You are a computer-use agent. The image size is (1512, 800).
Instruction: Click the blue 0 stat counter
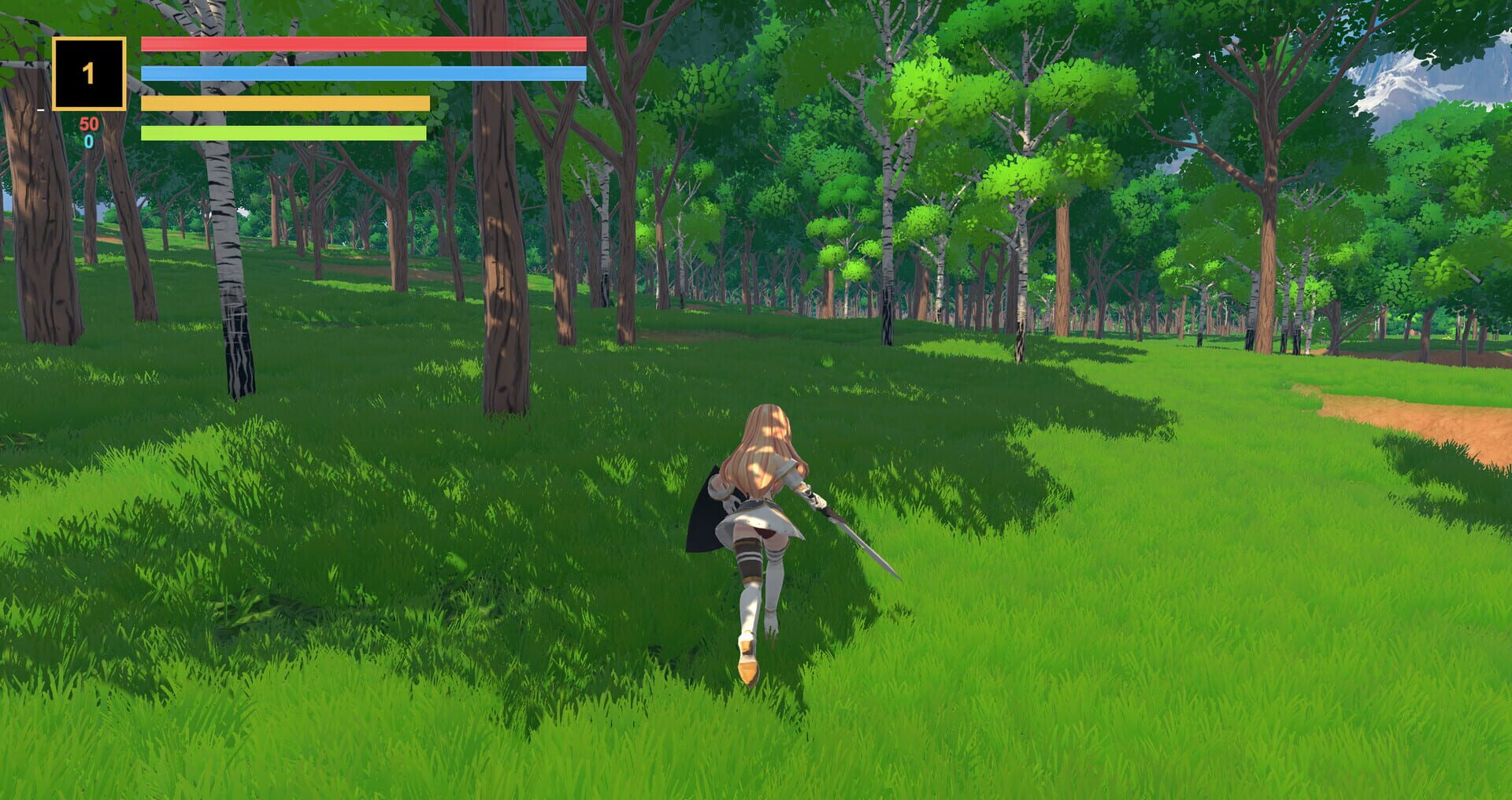point(89,142)
